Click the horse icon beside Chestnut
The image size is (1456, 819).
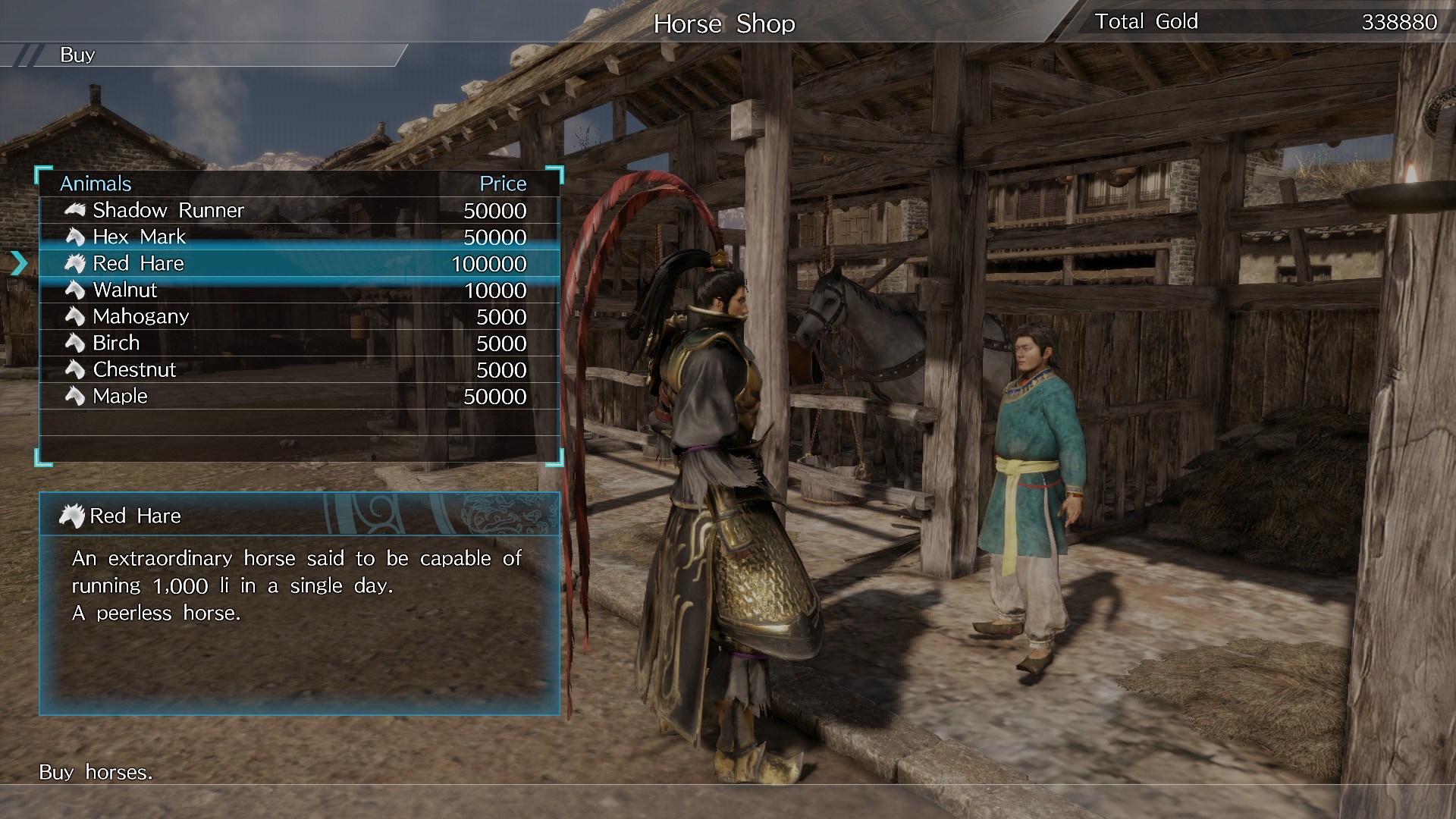76,369
